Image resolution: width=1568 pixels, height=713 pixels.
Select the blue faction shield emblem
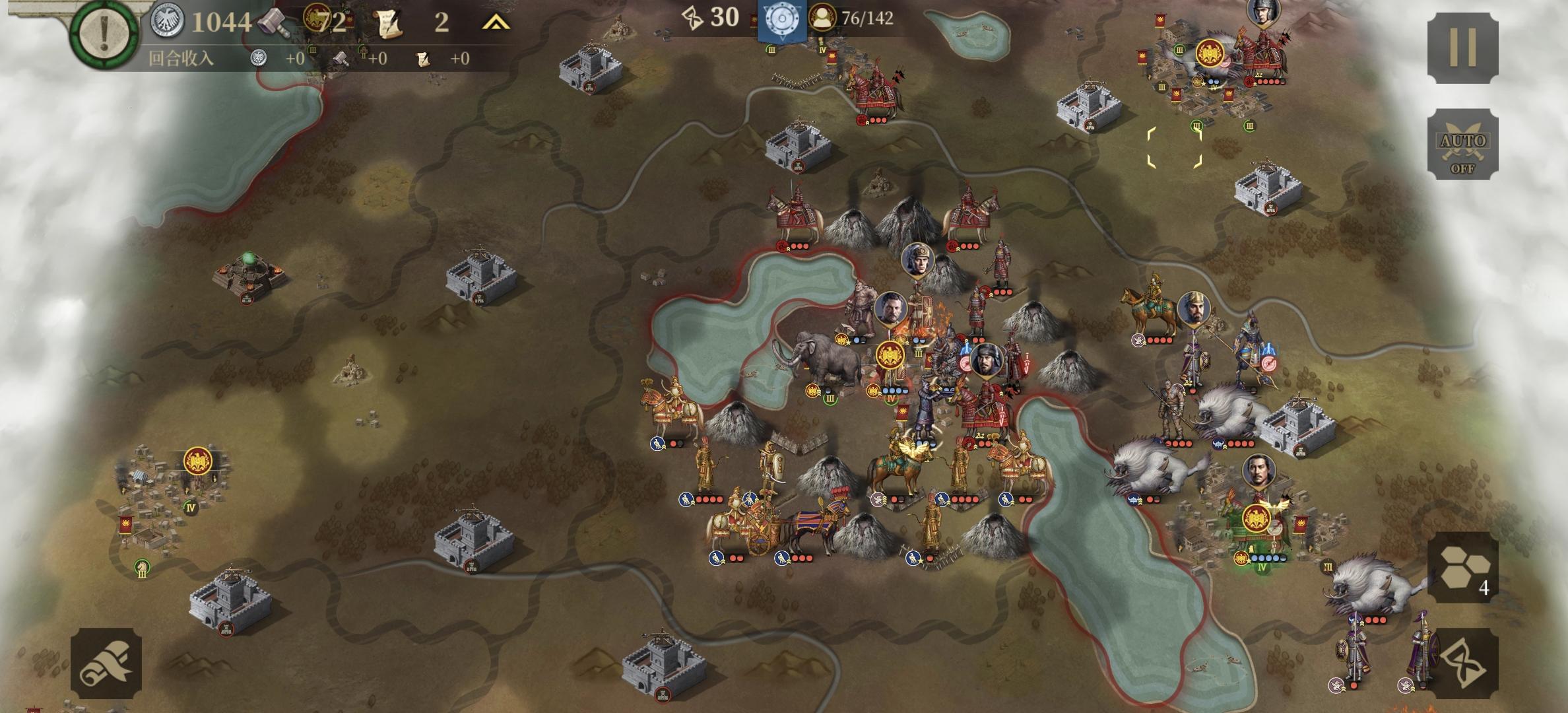781,19
